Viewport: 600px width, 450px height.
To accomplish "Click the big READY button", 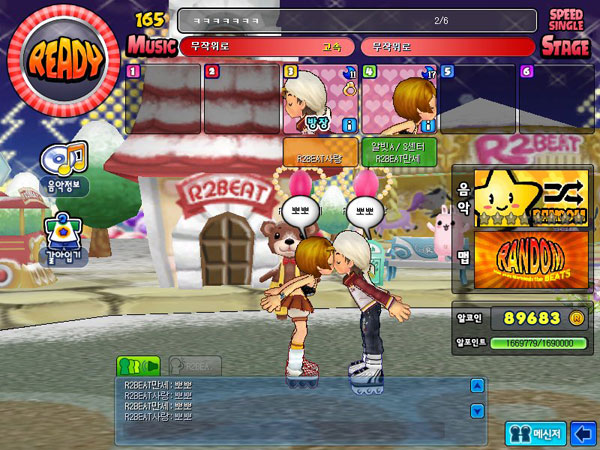I will coord(66,62).
